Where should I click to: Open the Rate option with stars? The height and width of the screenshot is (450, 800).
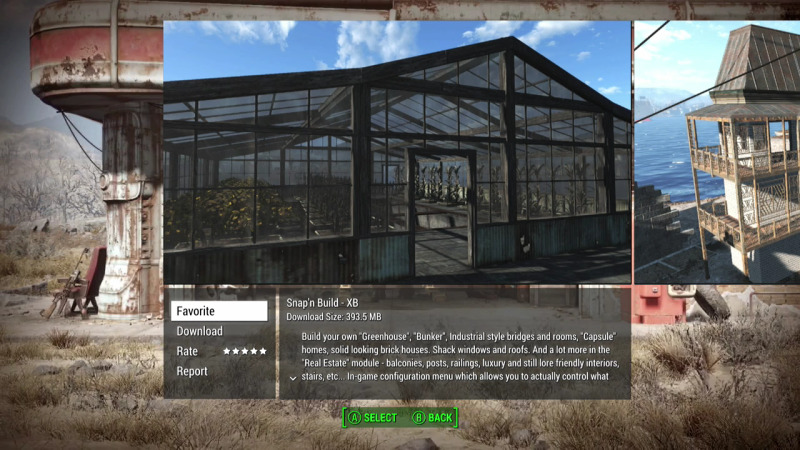(220, 351)
